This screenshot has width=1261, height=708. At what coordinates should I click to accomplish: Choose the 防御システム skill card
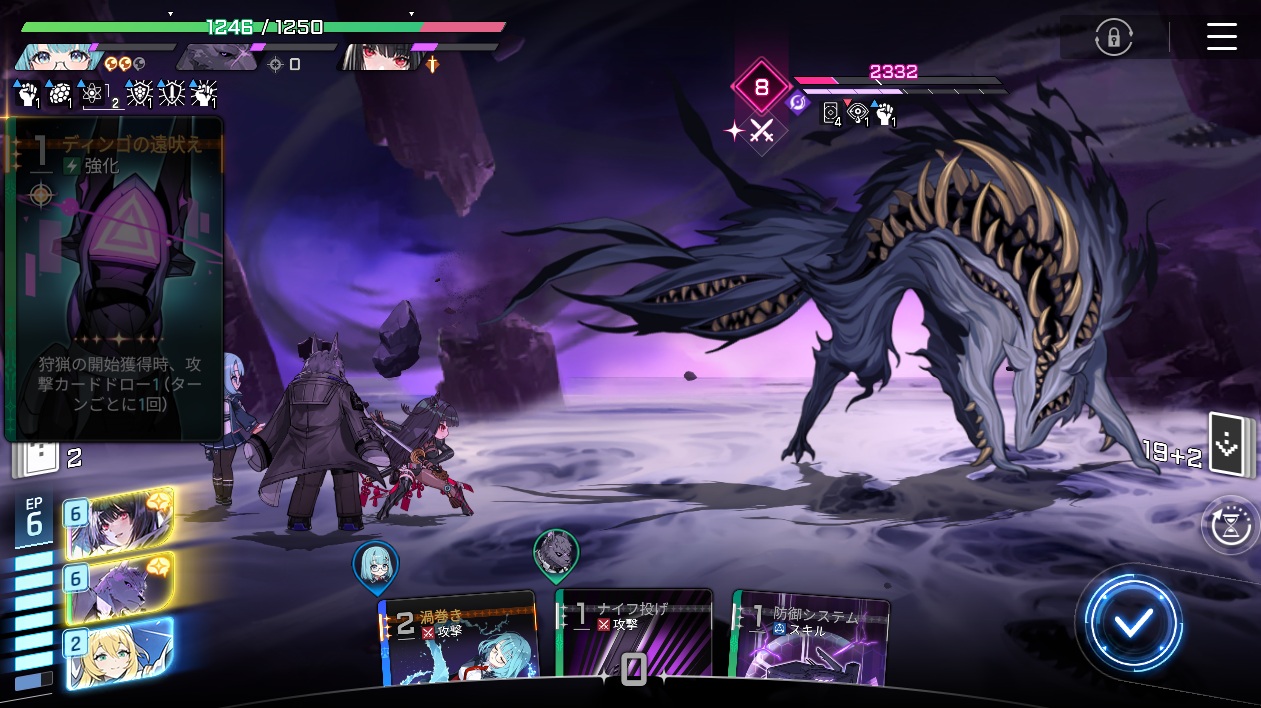tap(810, 640)
